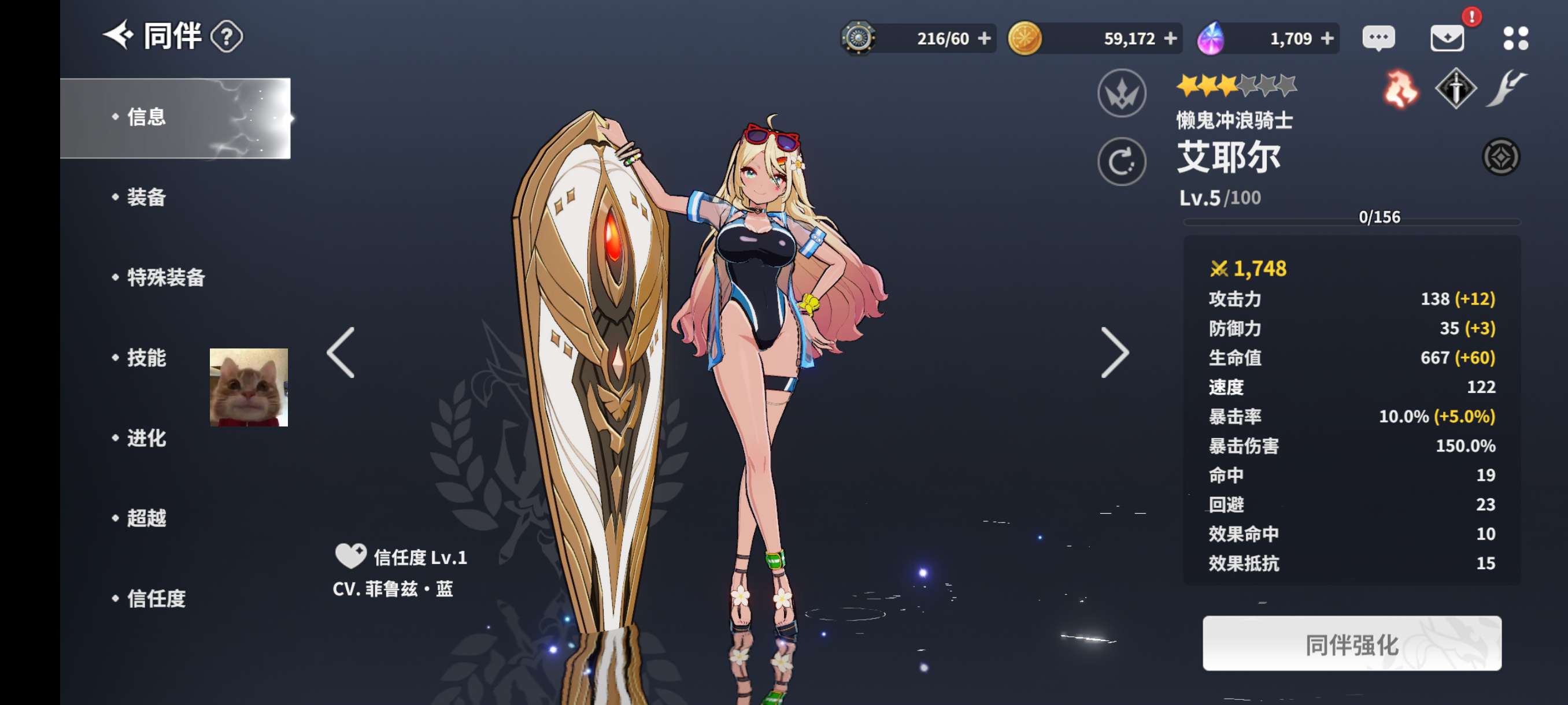Tap the fire element icon
The height and width of the screenshot is (705, 1568).
[1400, 90]
